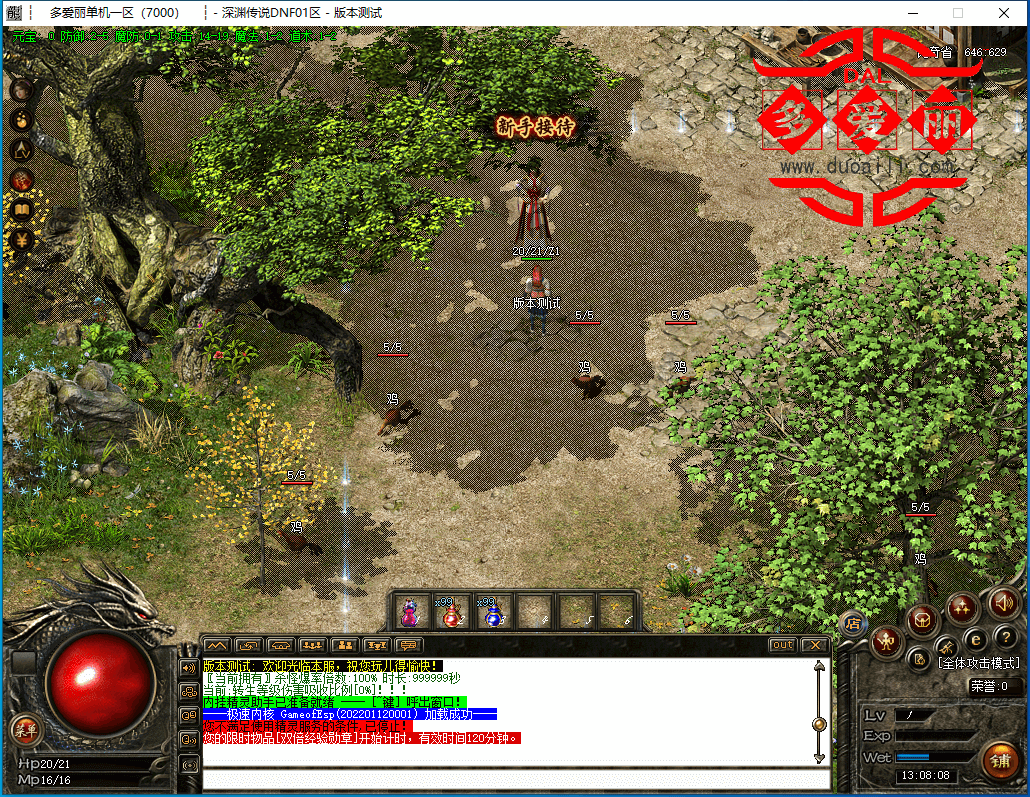Open the book icon on left sidebar
The image size is (1030, 797).
21,210
